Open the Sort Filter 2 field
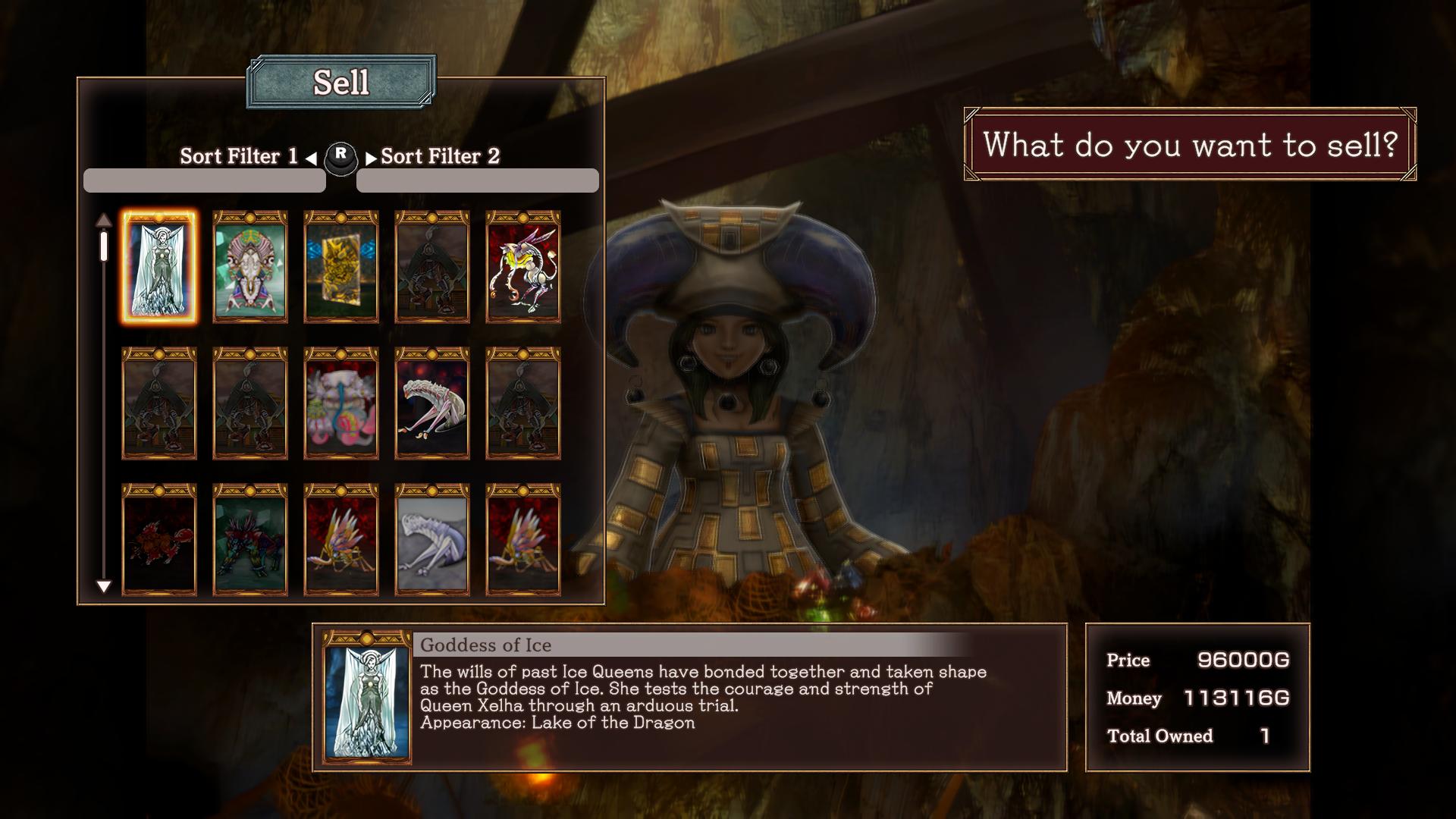The image size is (1456, 819). pyautogui.click(x=478, y=180)
